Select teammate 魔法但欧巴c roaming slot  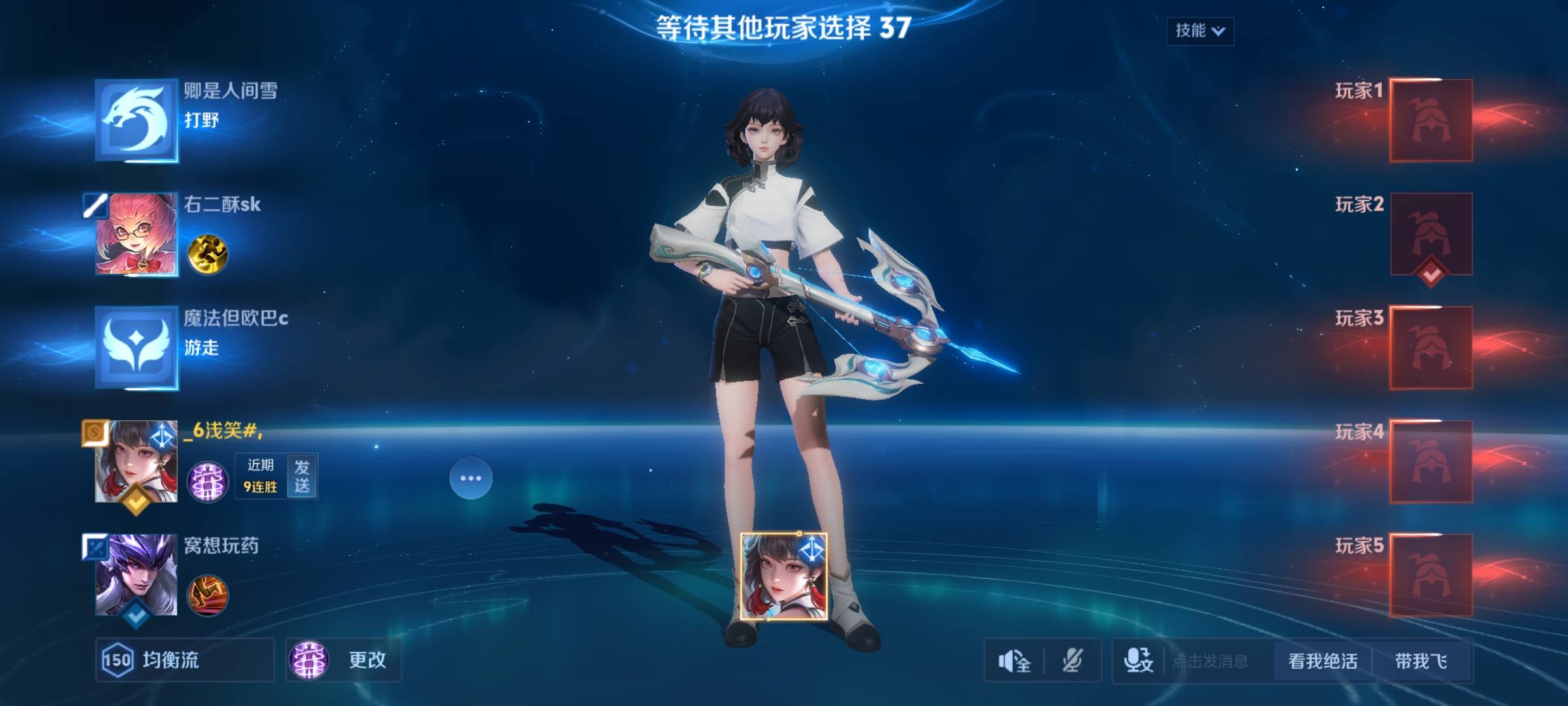coord(137,348)
